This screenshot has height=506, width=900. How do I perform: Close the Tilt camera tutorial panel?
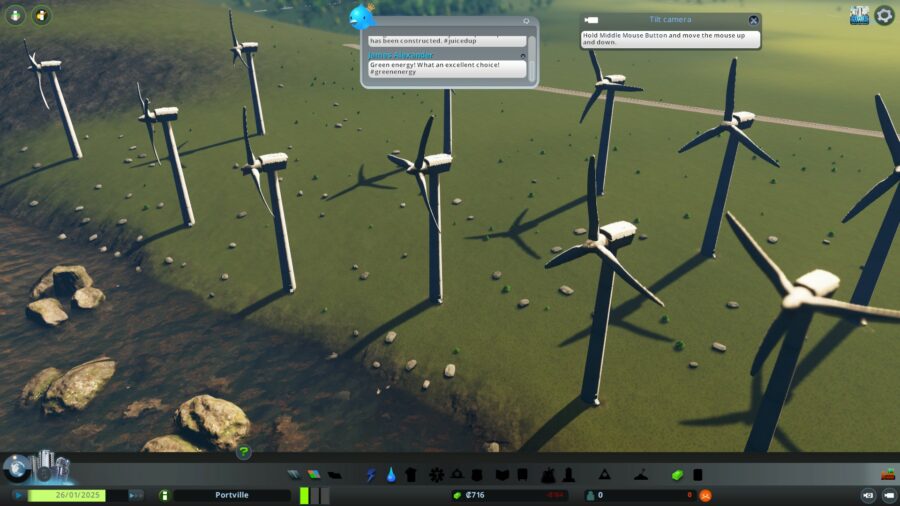pos(753,20)
